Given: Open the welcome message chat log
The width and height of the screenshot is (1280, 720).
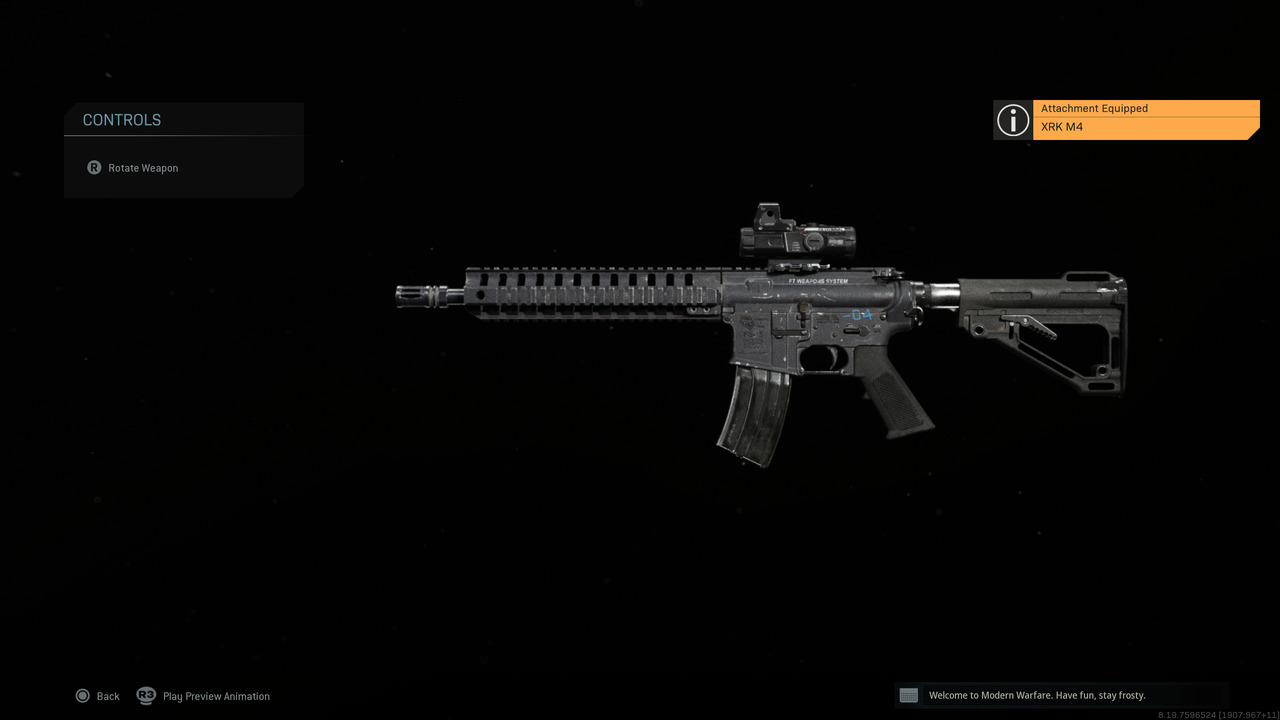Looking at the screenshot, I should coord(1037,694).
